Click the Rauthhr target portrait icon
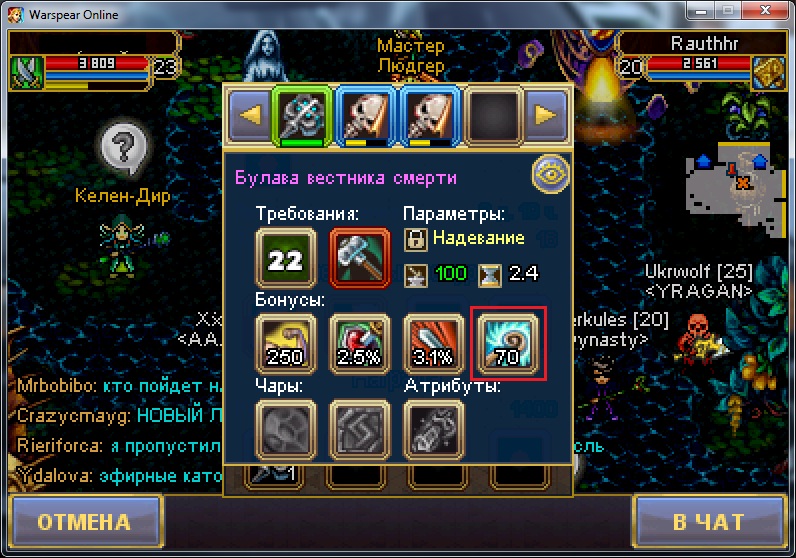This screenshot has height=558, width=796. (769, 71)
